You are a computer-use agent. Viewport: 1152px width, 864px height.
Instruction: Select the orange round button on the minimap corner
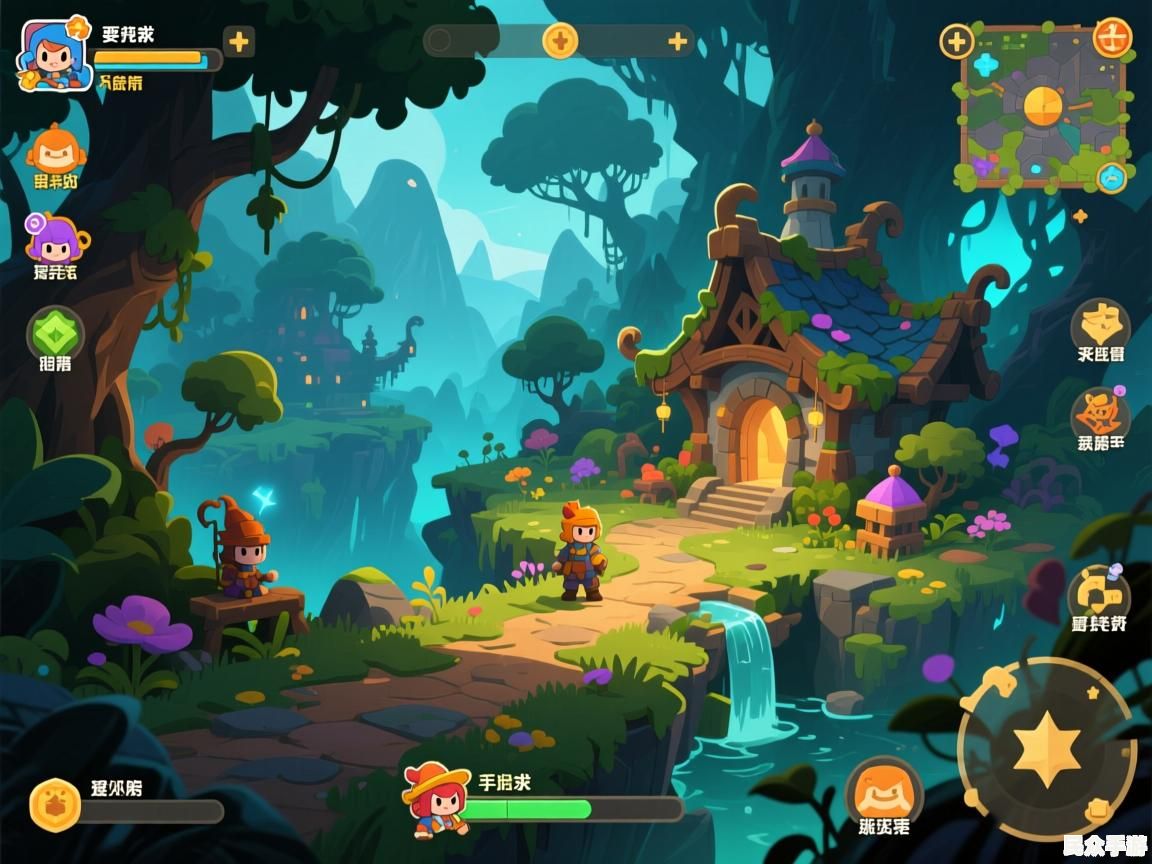tap(1112, 38)
